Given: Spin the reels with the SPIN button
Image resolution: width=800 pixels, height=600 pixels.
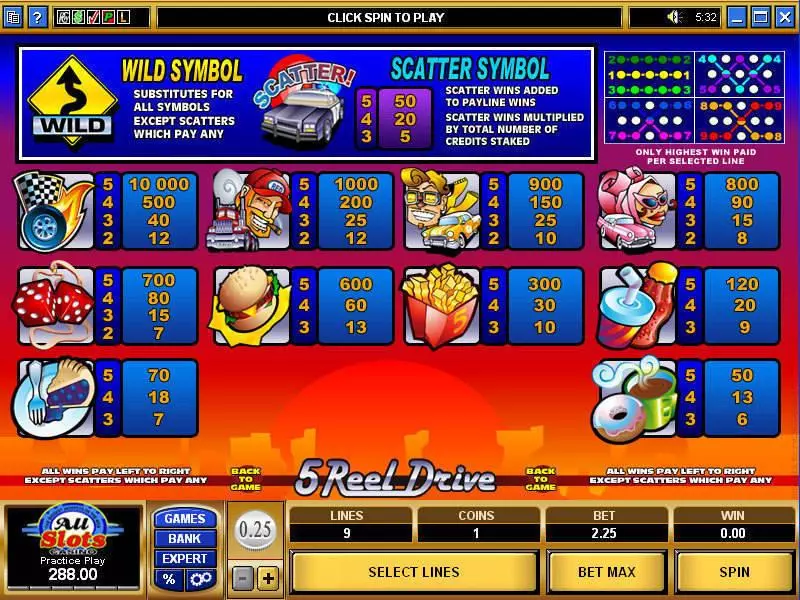Looking at the screenshot, I should pyautogui.click(x=735, y=572).
